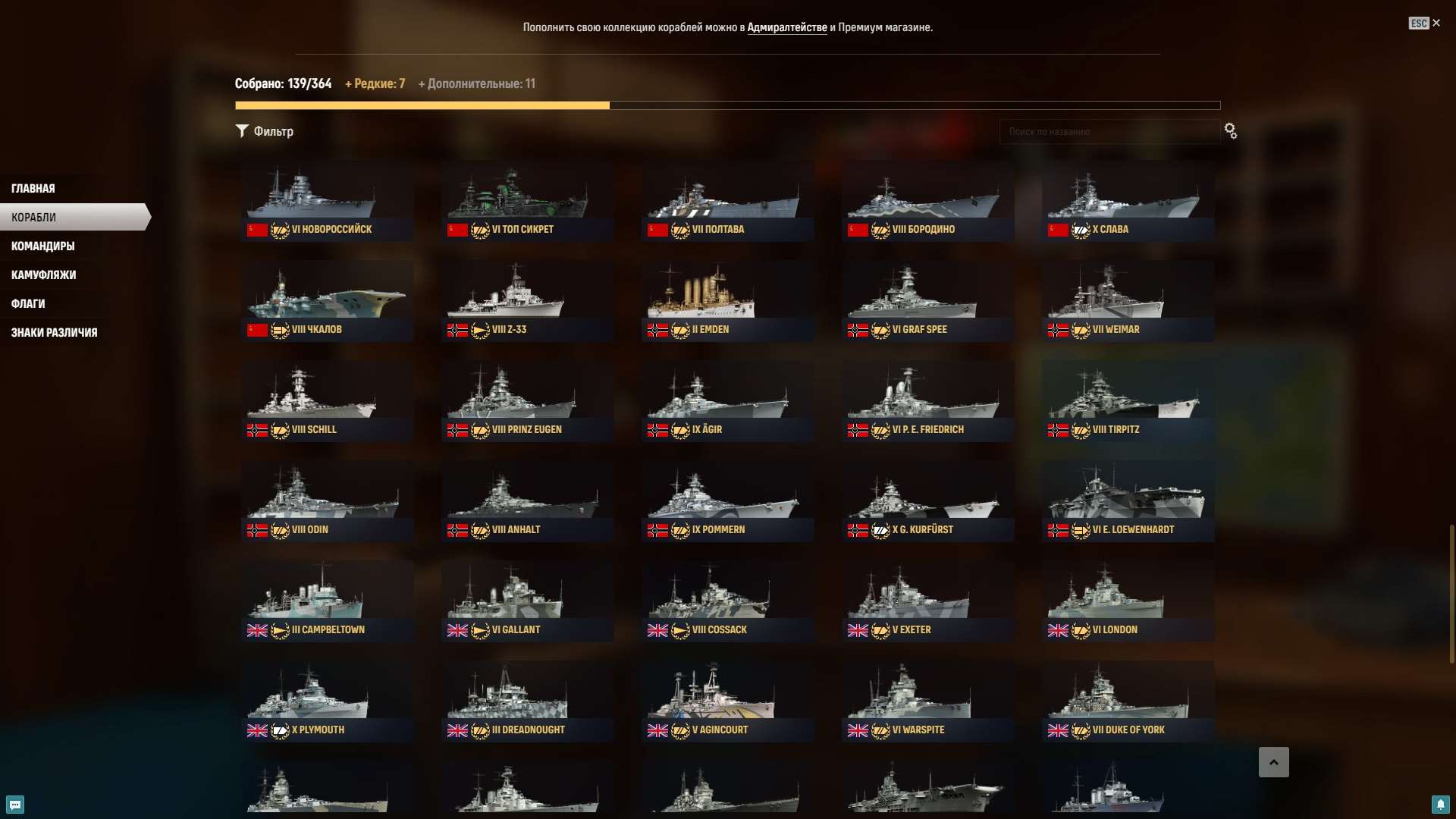Open the search settings gear icon

pos(1230,130)
